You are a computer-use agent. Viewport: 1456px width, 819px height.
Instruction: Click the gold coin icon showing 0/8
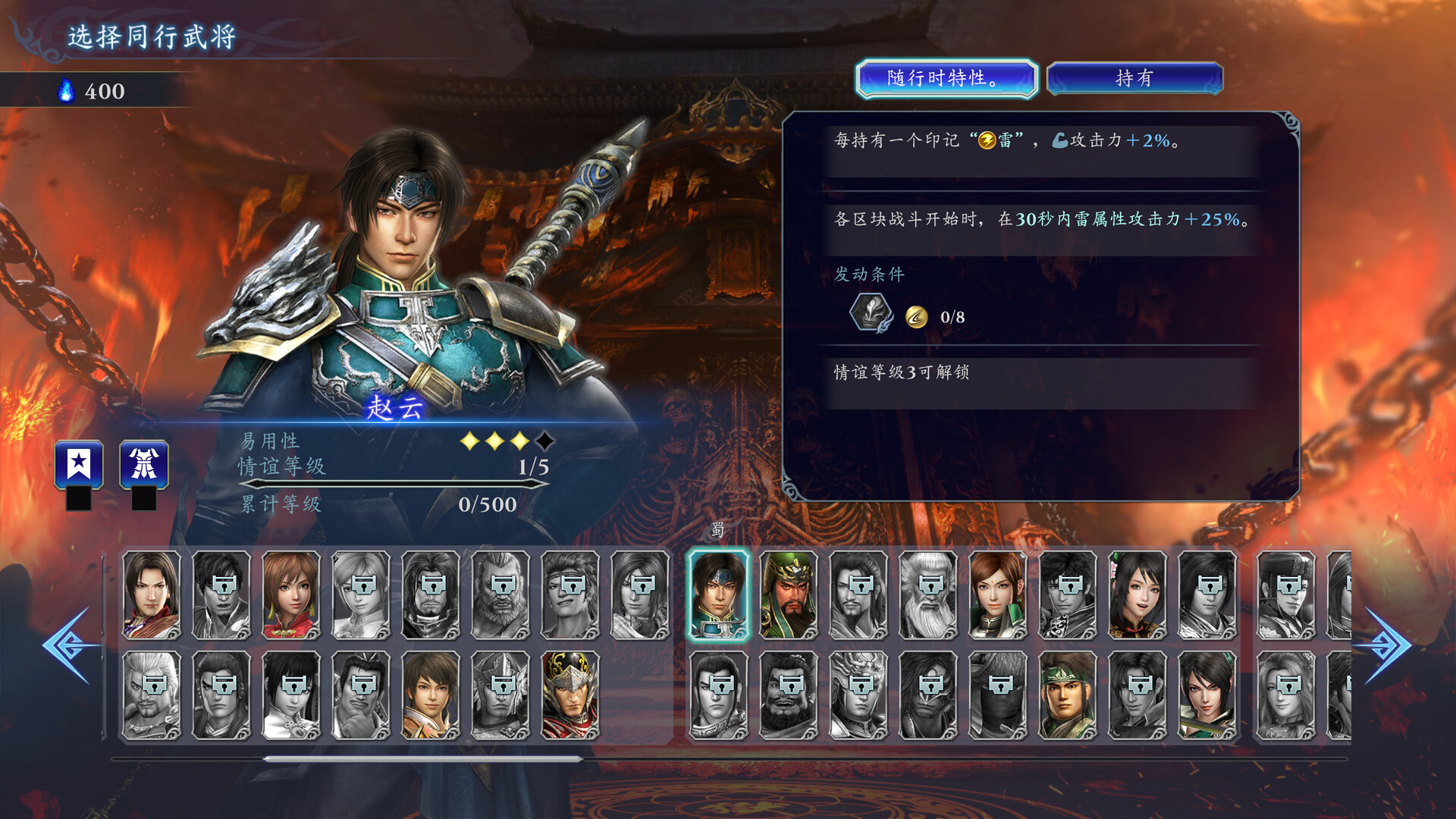(x=918, y=315)
